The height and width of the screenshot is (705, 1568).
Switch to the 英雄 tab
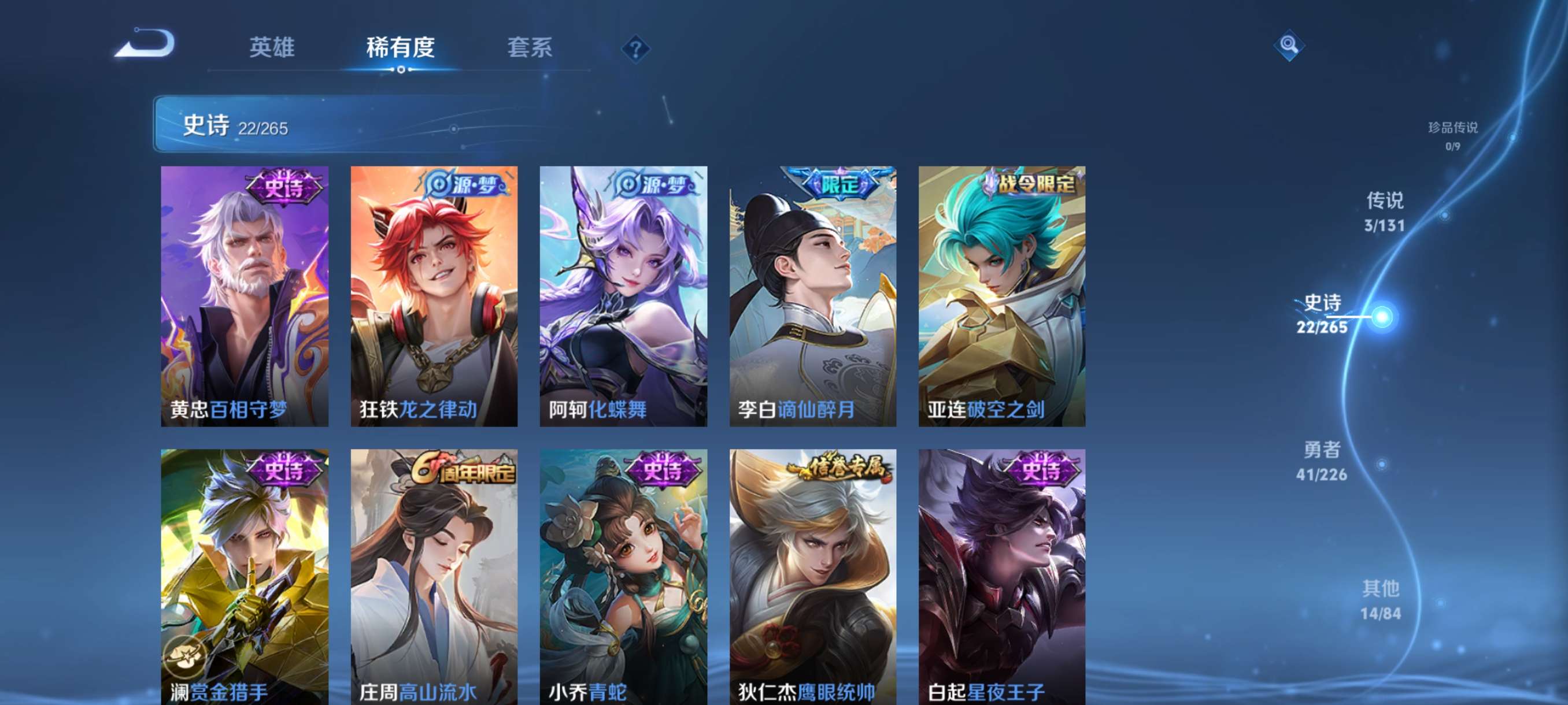pos(272,49)
